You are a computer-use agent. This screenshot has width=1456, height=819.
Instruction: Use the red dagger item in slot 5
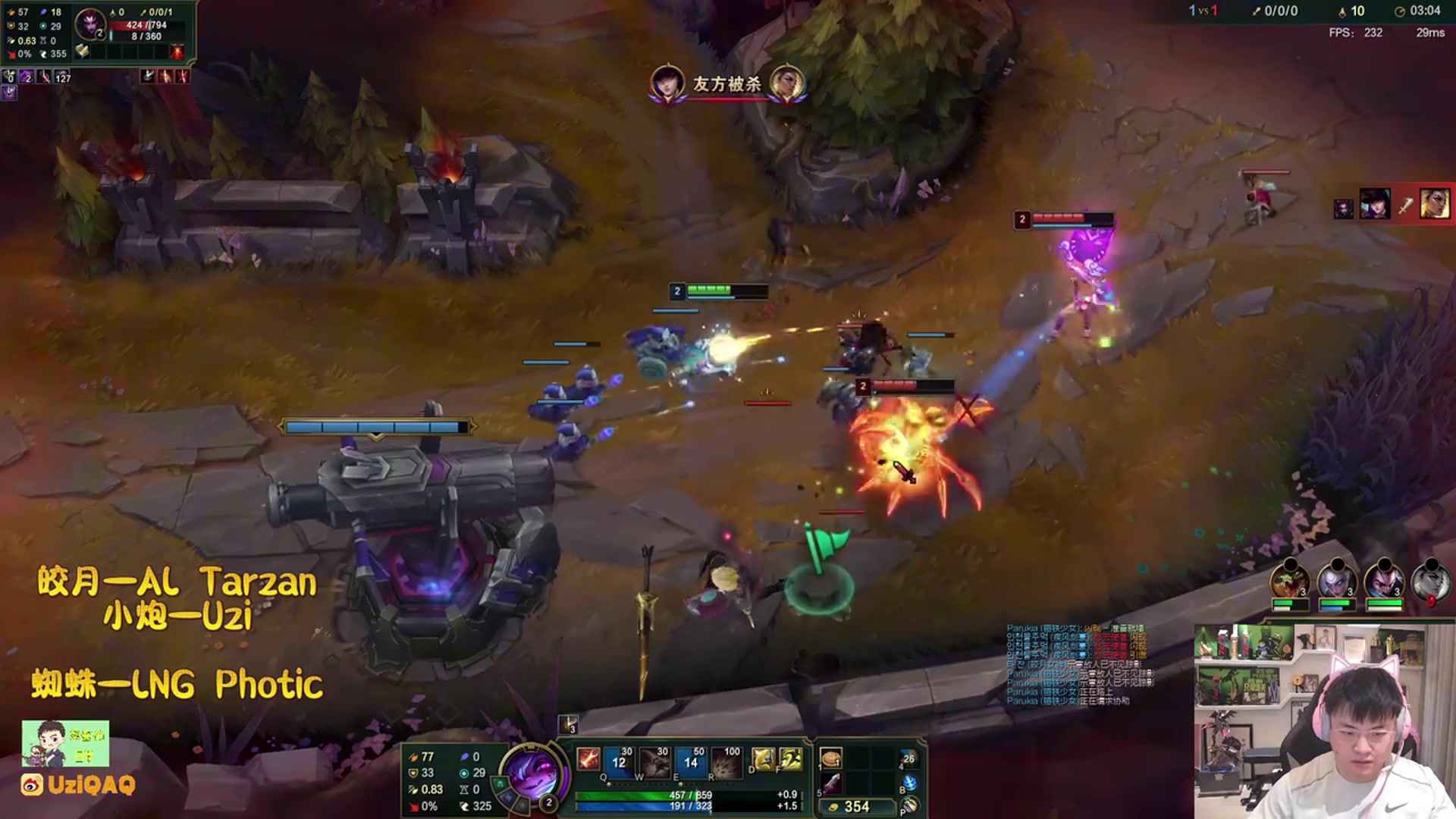[831, 783]
